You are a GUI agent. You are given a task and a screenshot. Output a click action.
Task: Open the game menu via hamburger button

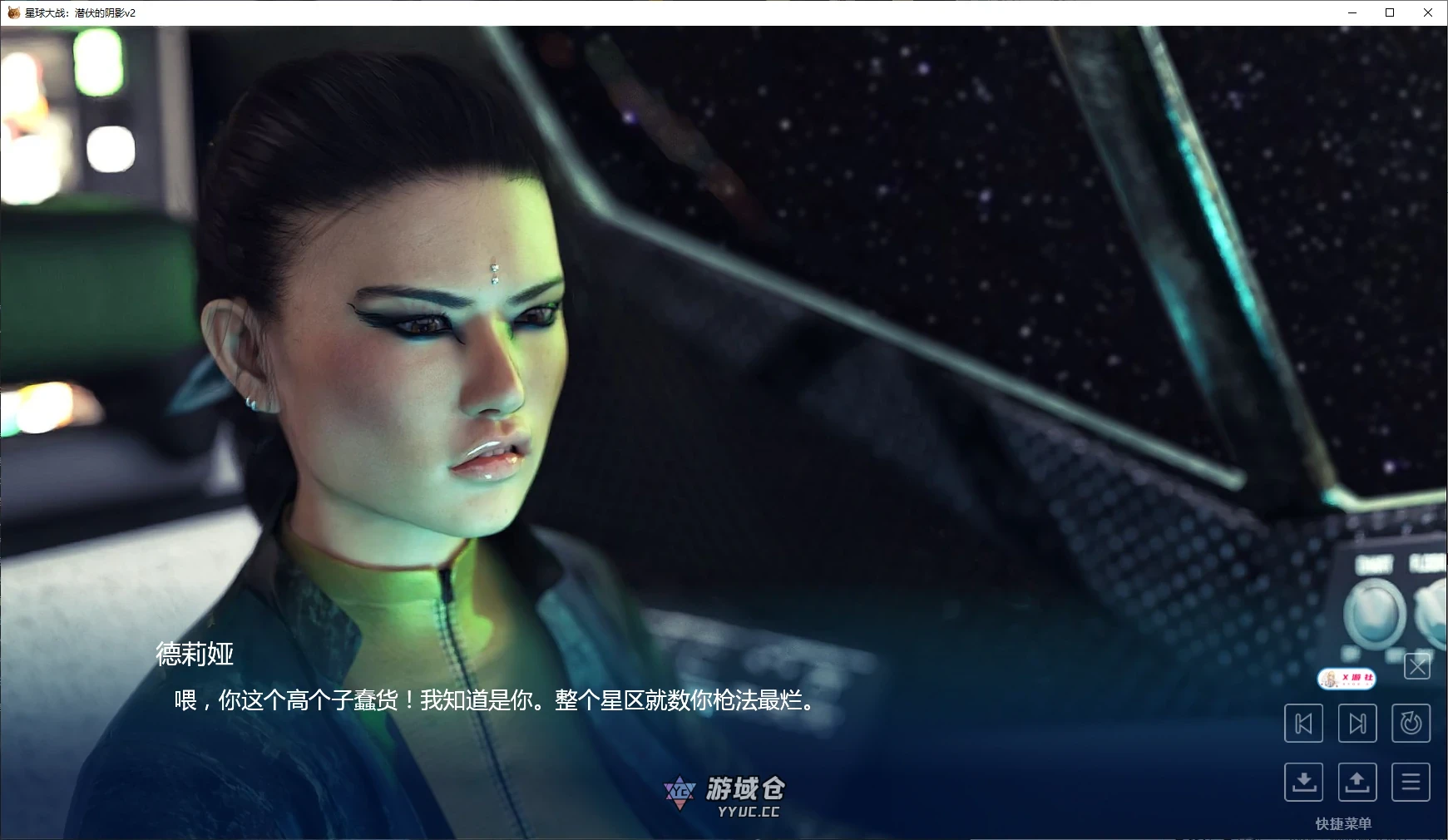[1411, 782]
